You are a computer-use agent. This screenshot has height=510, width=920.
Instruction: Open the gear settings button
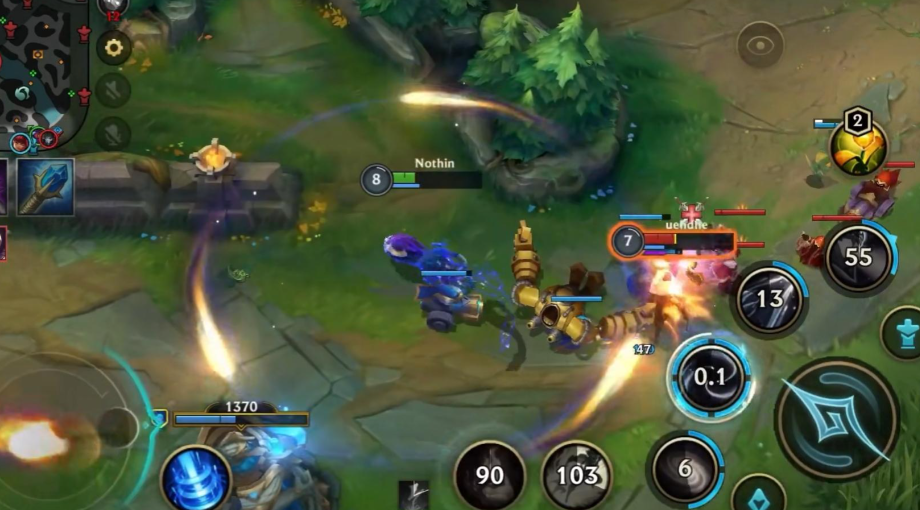(x=113, y=47)
